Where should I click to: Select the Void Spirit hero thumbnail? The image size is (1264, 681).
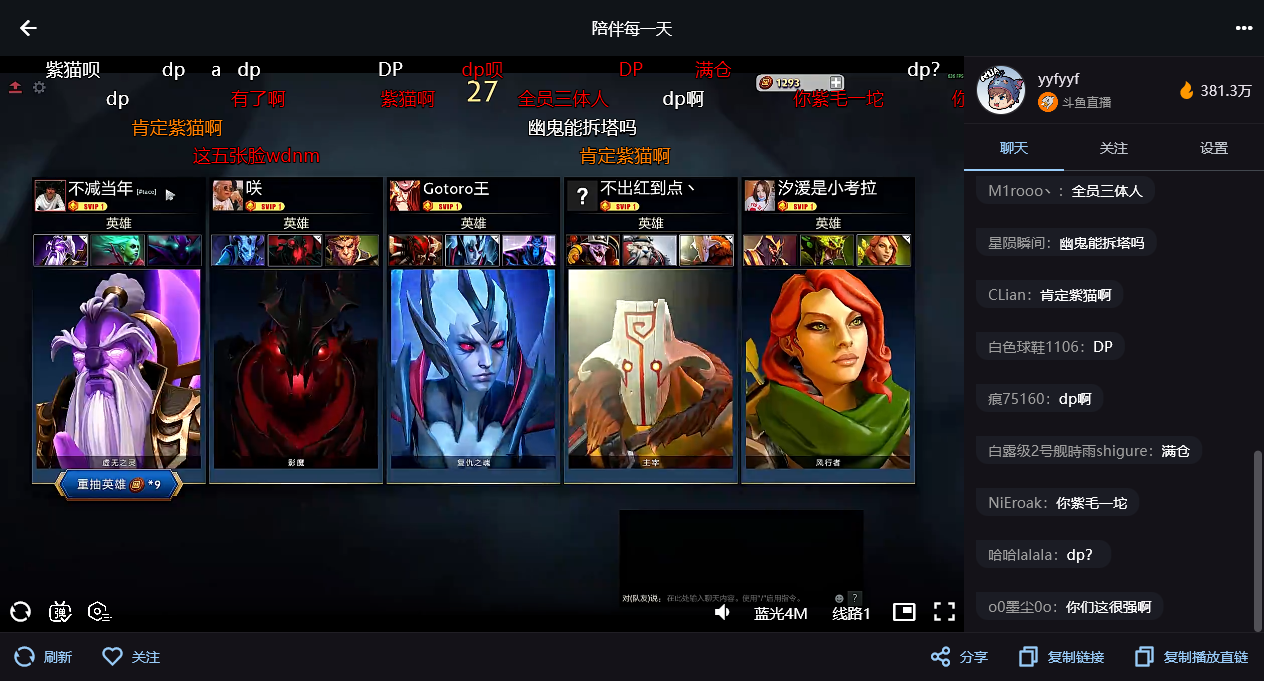click(x=61, y=250)
